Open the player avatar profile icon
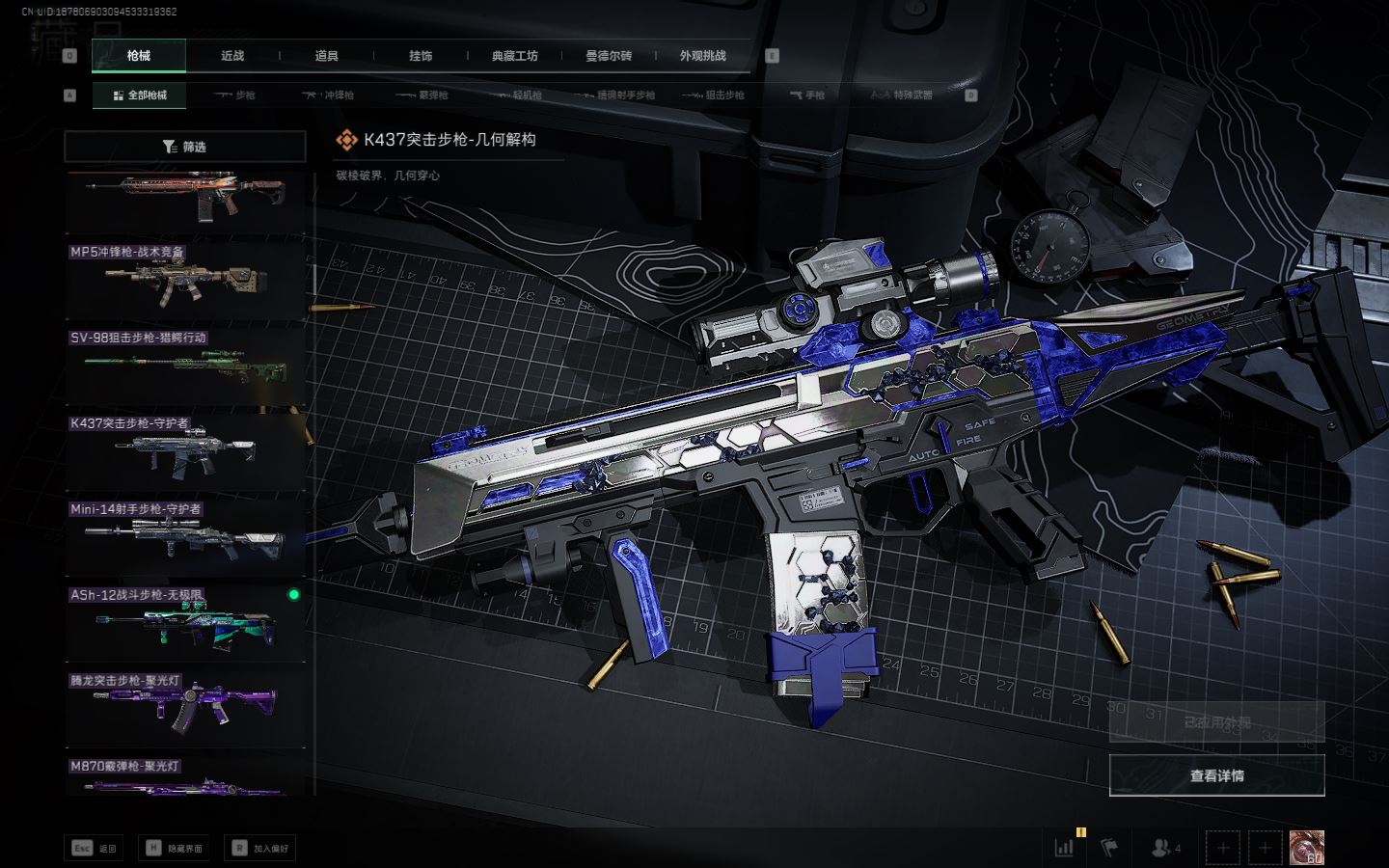Screen dimensions: 1389x868 tap(1307, 848)
